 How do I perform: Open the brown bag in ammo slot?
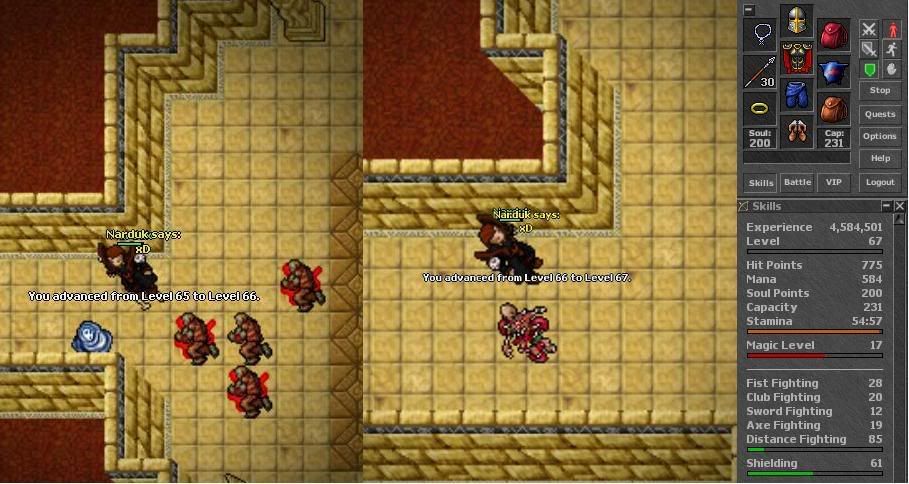[x=833, y=108]
